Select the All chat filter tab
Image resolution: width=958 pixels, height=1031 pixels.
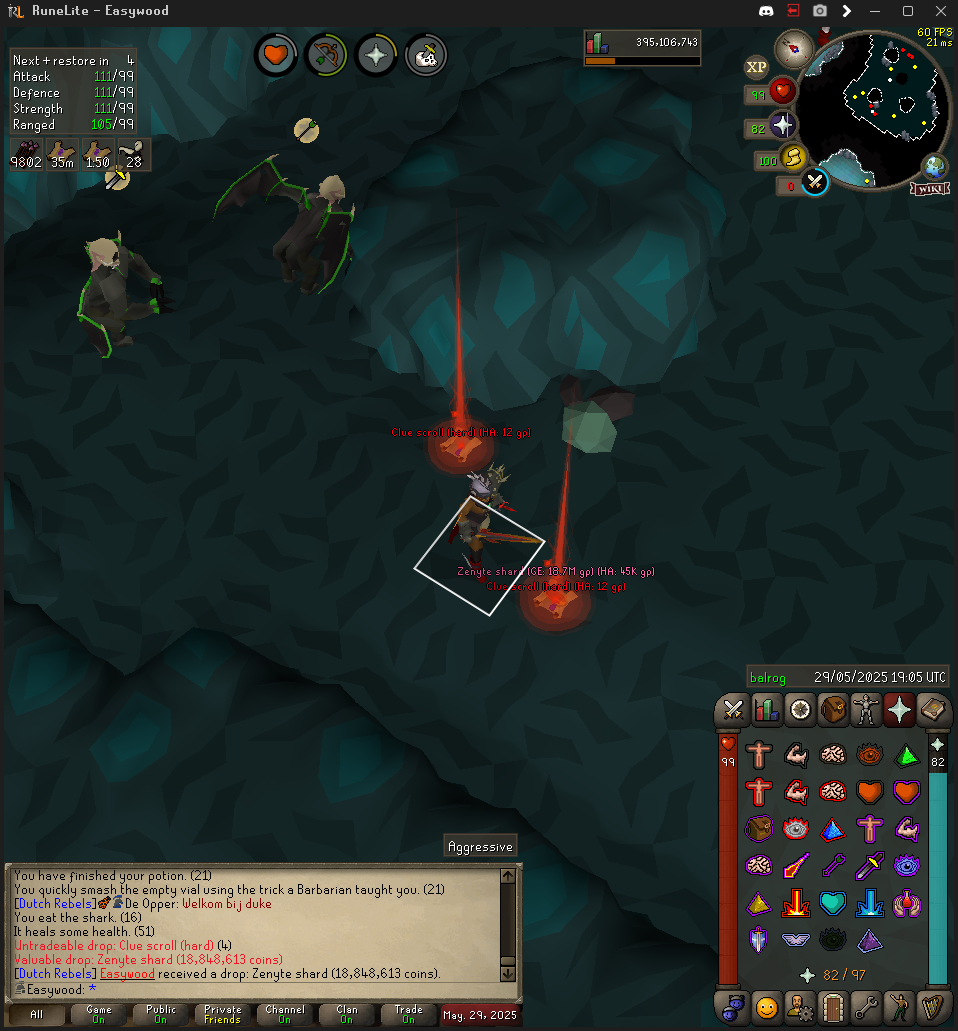(37, 1014)
